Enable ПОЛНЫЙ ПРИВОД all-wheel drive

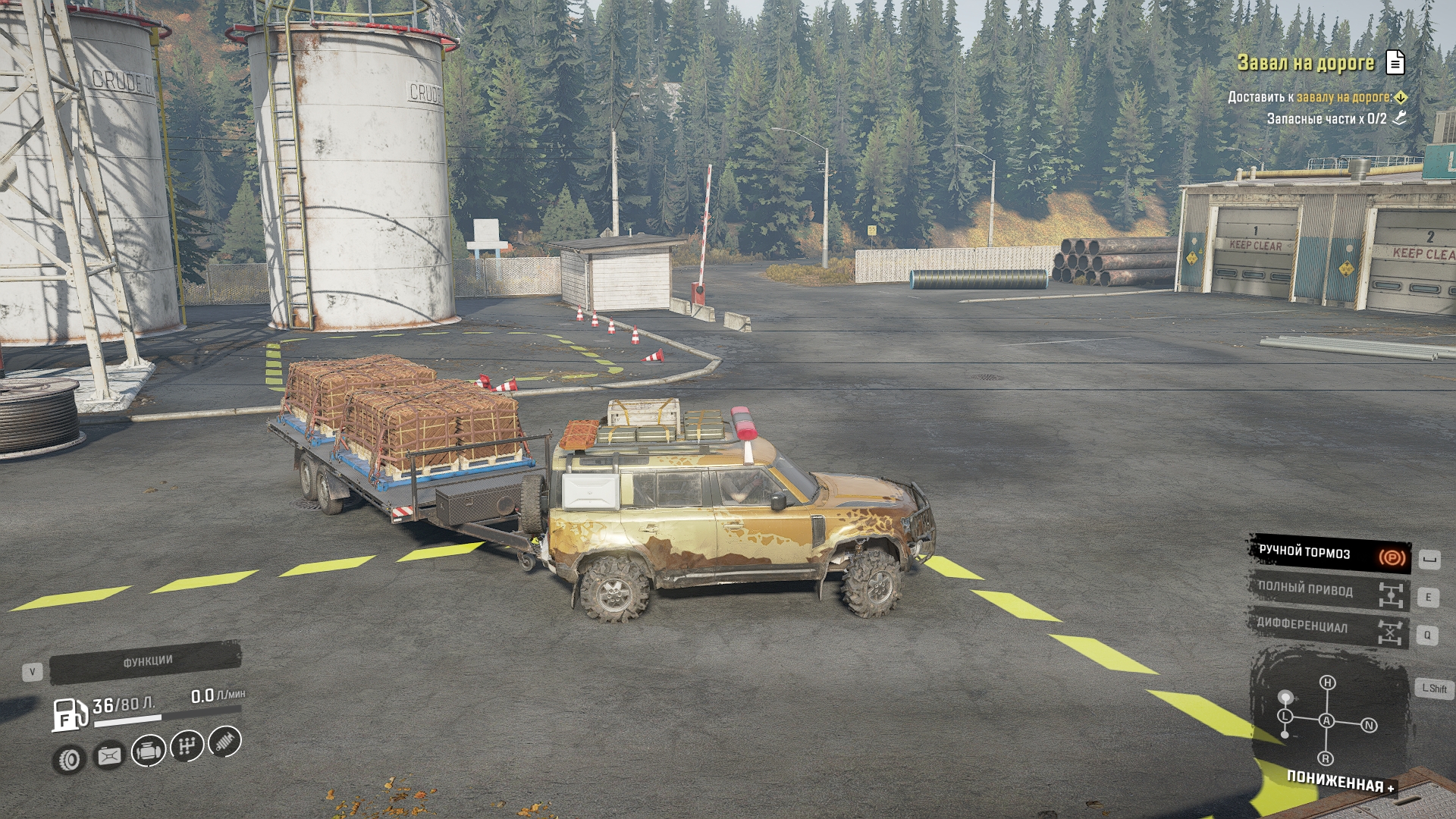pyautogui.click(x=1329, y=591)
